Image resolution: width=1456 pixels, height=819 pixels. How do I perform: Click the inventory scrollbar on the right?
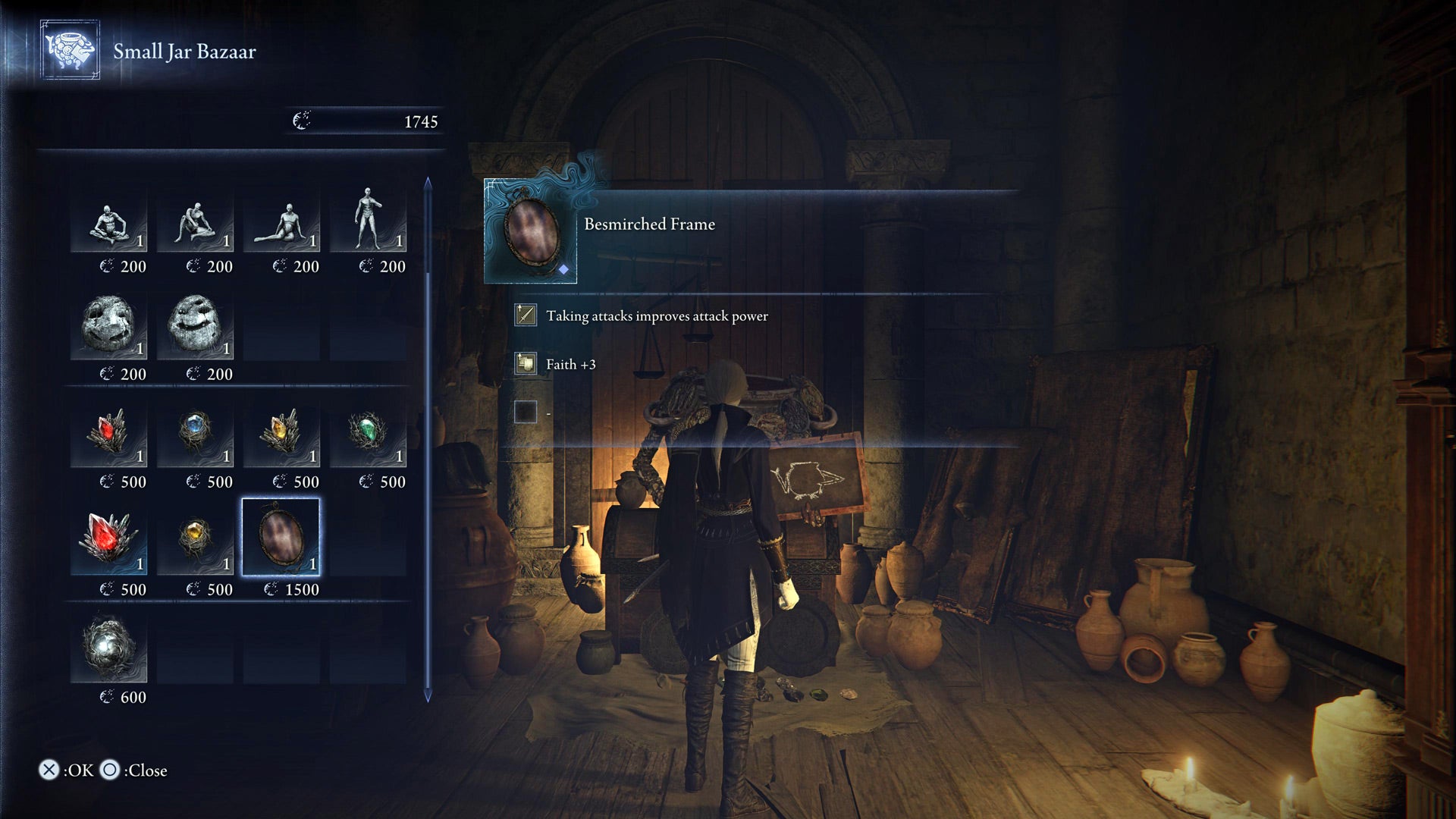click(x=427, y=432)
